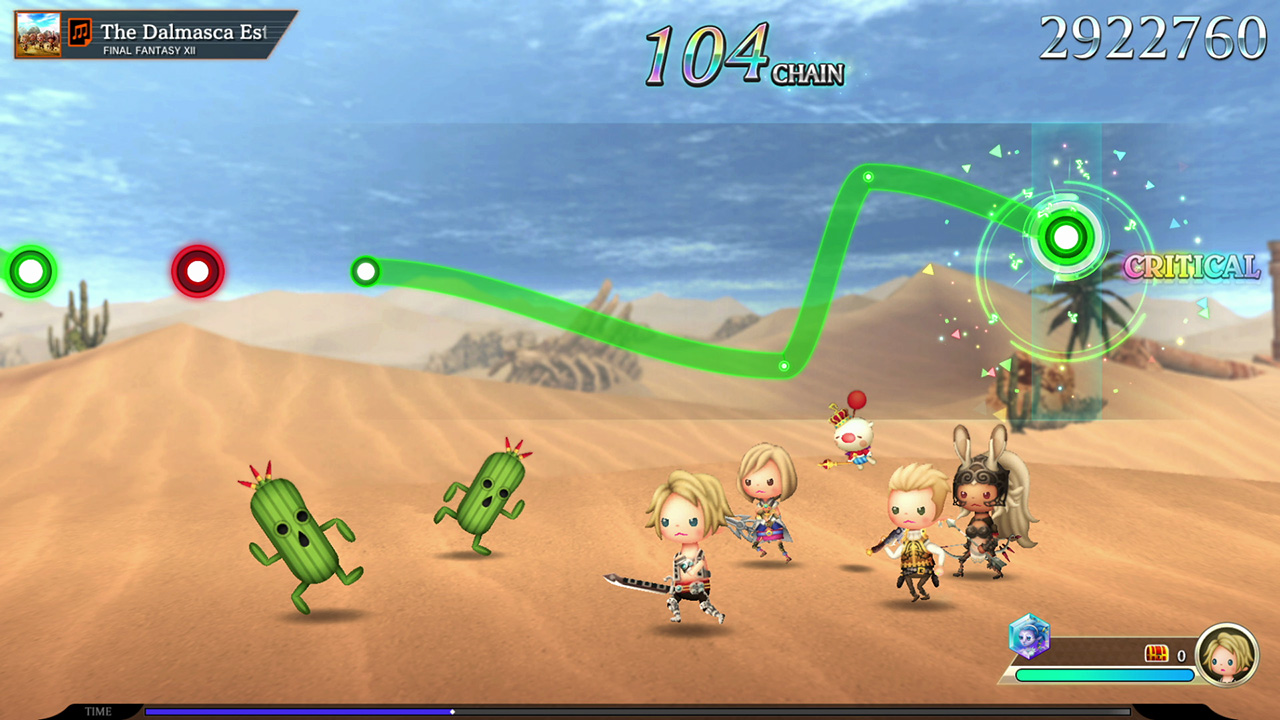Click the green hold trigger circle on the left
The height and width of the screenshot is (720, 1280).
[30, 269]
